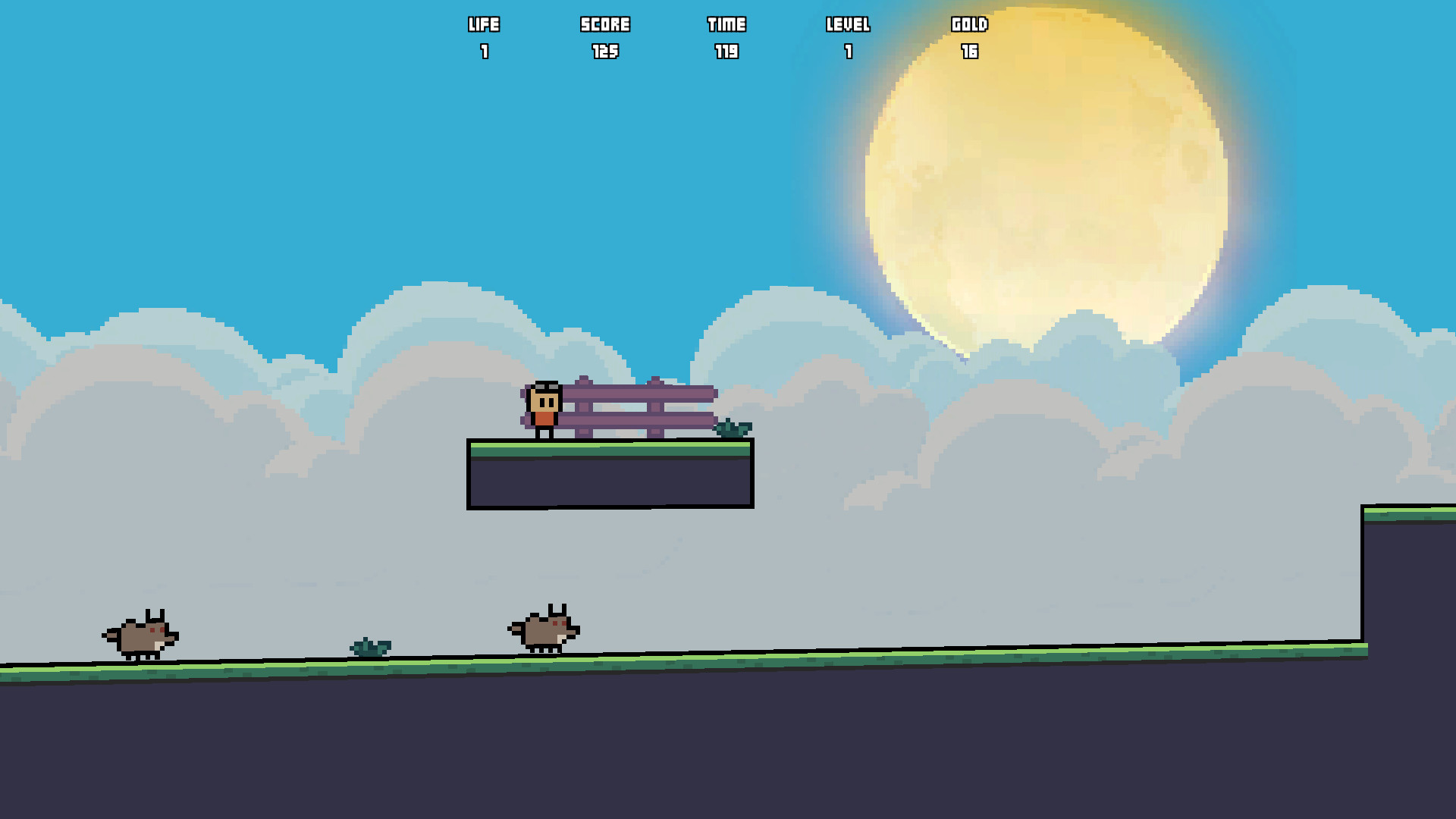The image size is (1456, 819).
Task: Select the green bush beside the fence
Action: [732, 430]
